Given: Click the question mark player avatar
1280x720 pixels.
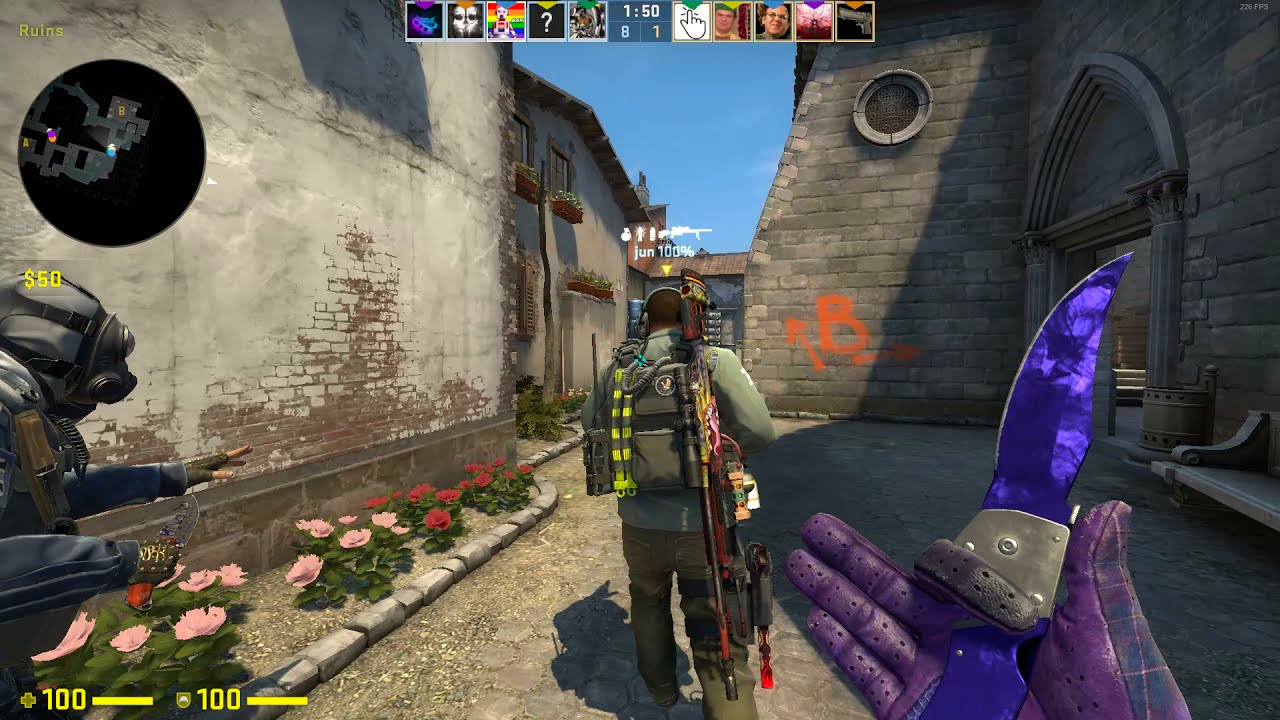Looking at the screenshot, I should click(546, 21).
